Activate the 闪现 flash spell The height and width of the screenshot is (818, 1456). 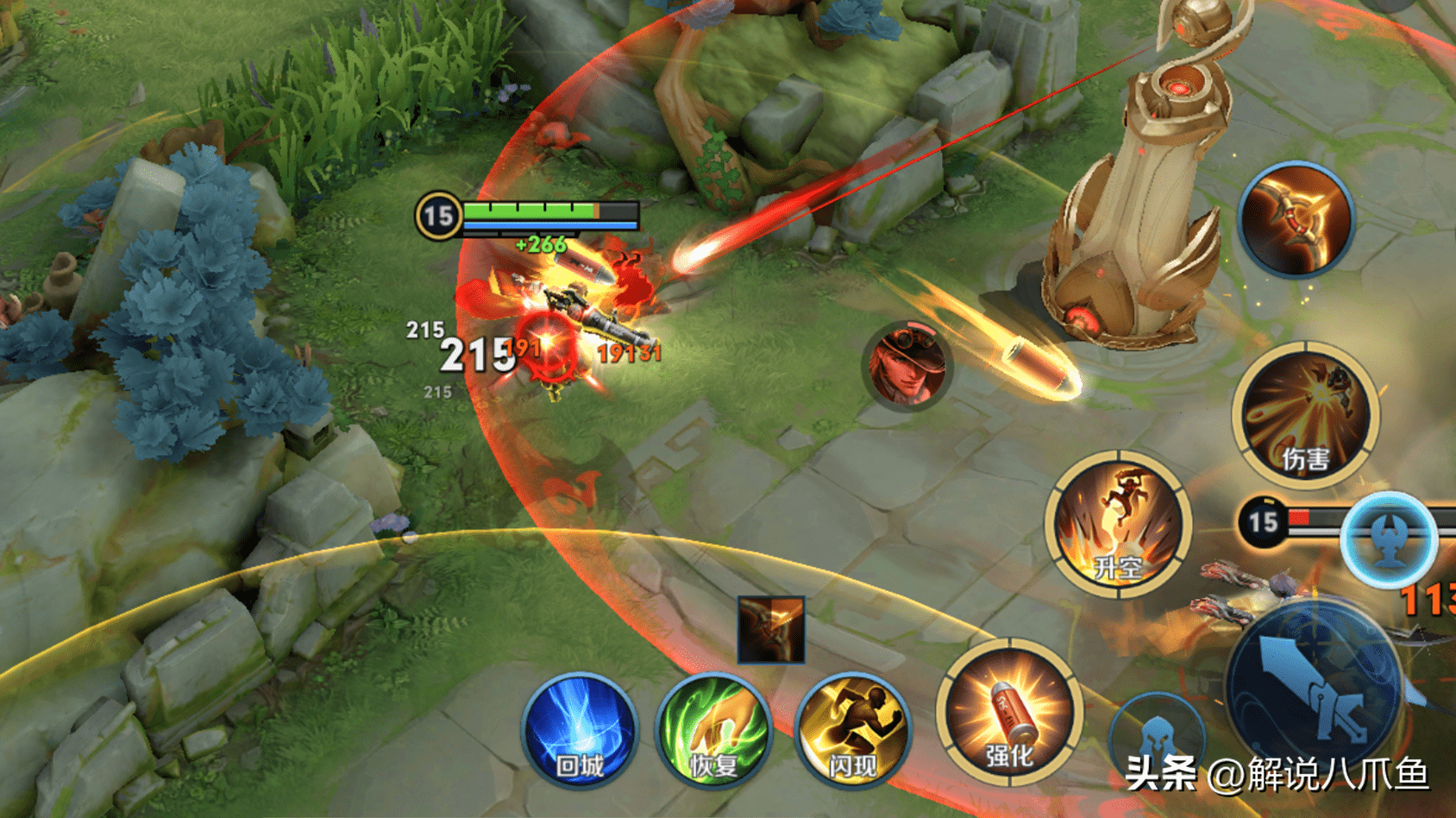tap(851, 730)
